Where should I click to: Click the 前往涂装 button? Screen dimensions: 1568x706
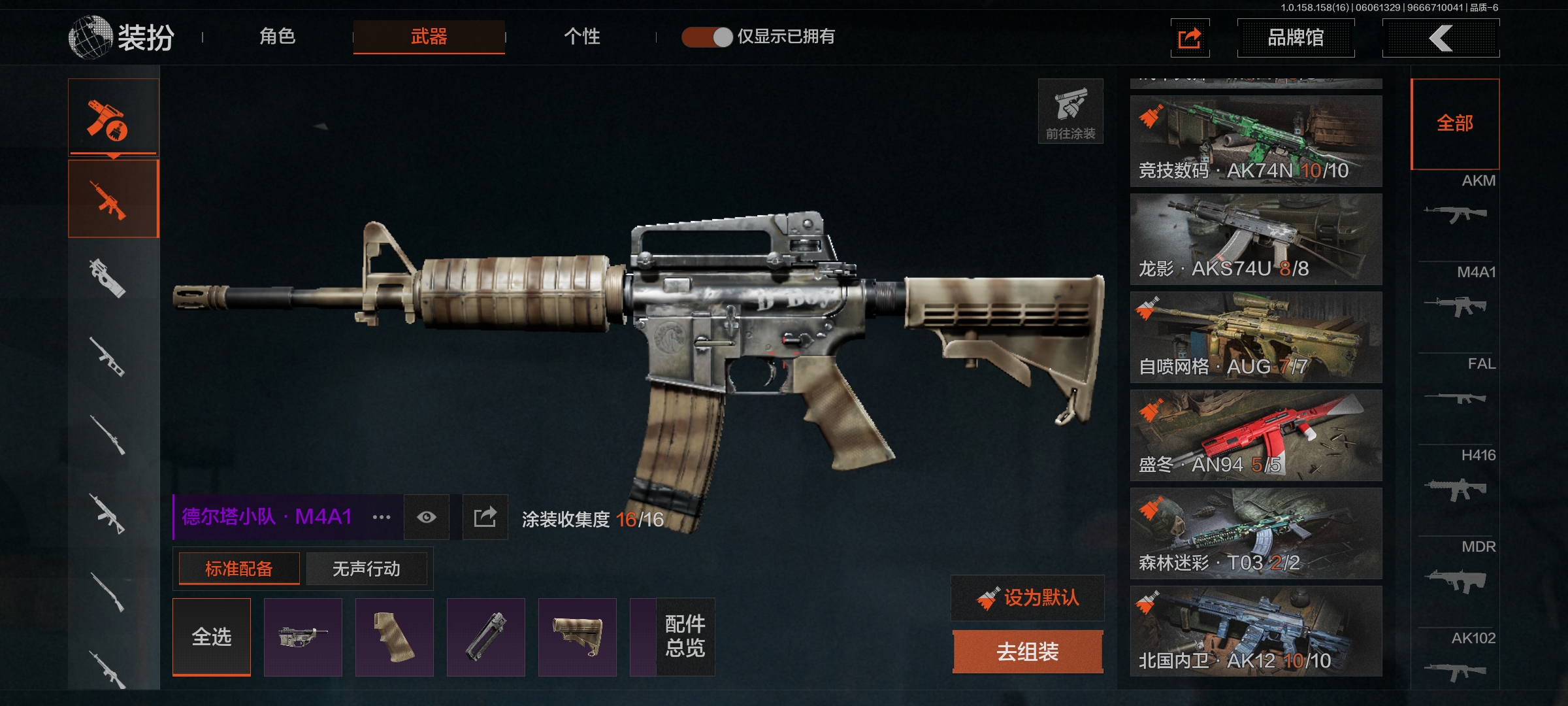(1070, 112)
